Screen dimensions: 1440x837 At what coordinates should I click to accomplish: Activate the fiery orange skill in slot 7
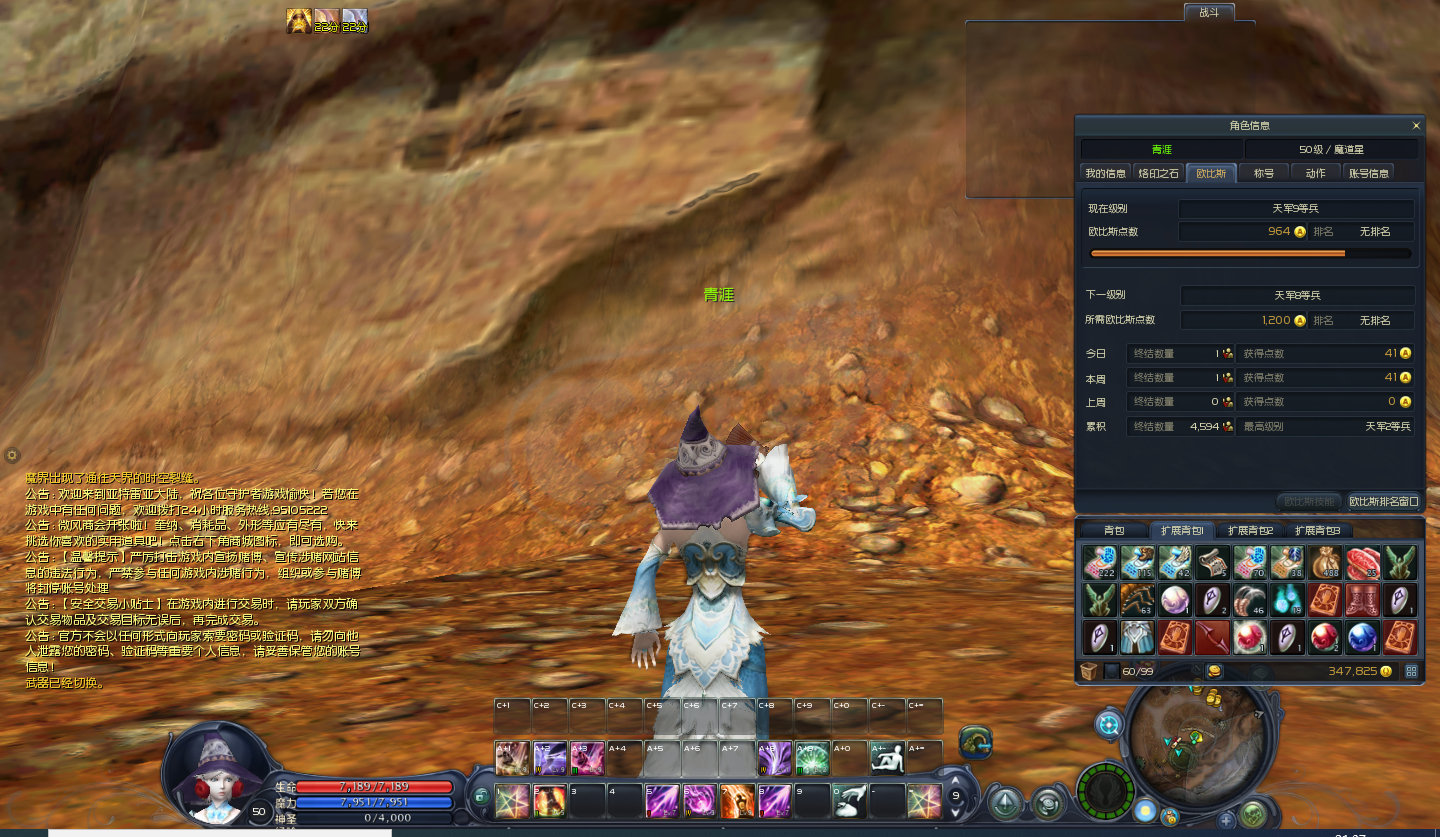tap(737, 800)
